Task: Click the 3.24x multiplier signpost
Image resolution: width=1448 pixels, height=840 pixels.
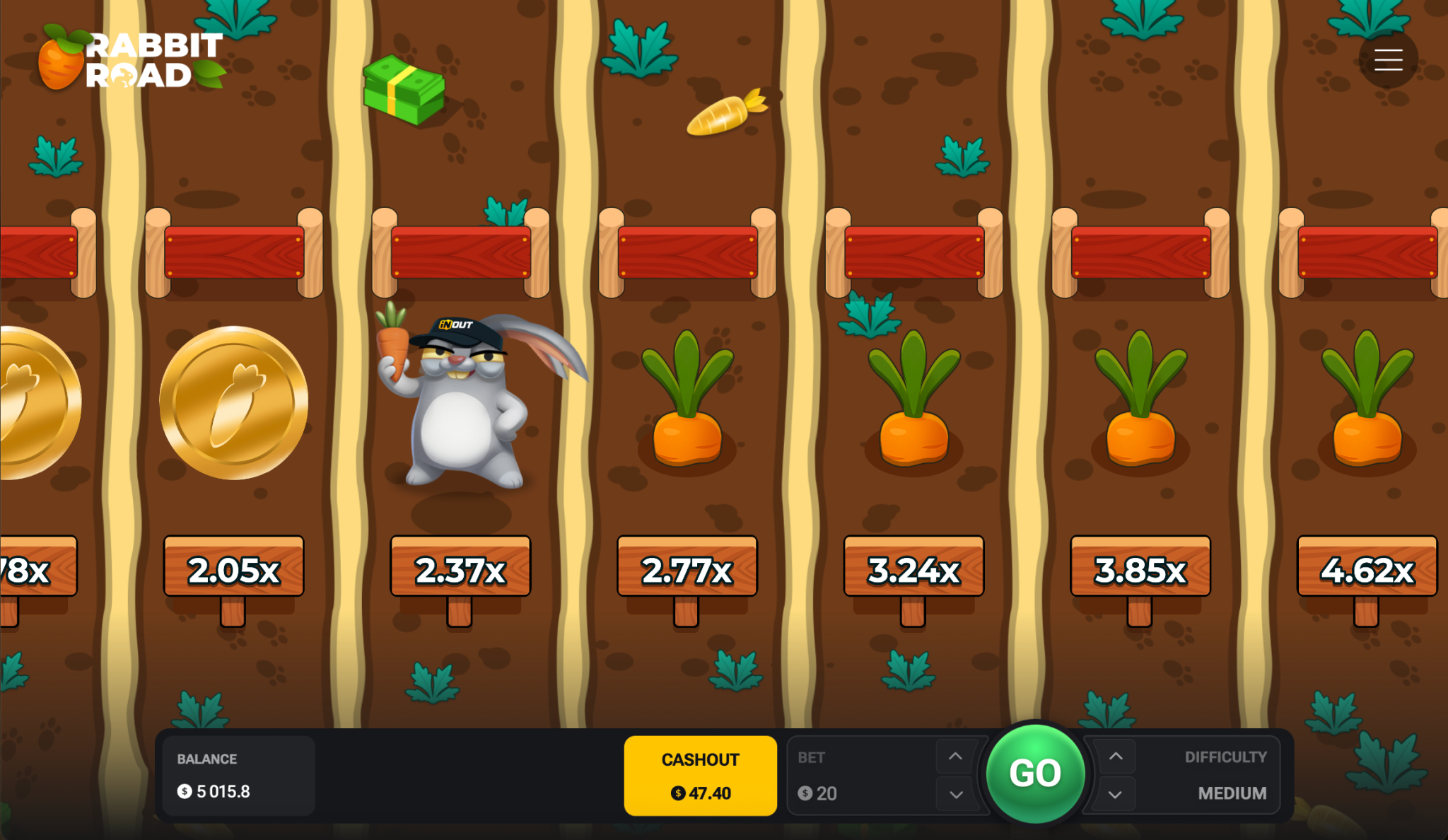Action: (912, 566)
